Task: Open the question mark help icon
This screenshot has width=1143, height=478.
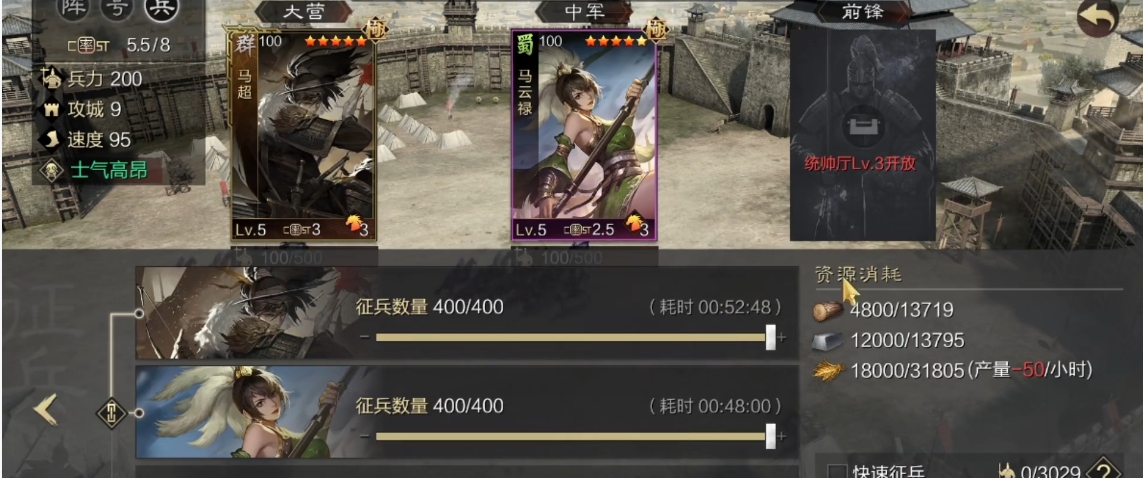Action: click(1102, 470)
